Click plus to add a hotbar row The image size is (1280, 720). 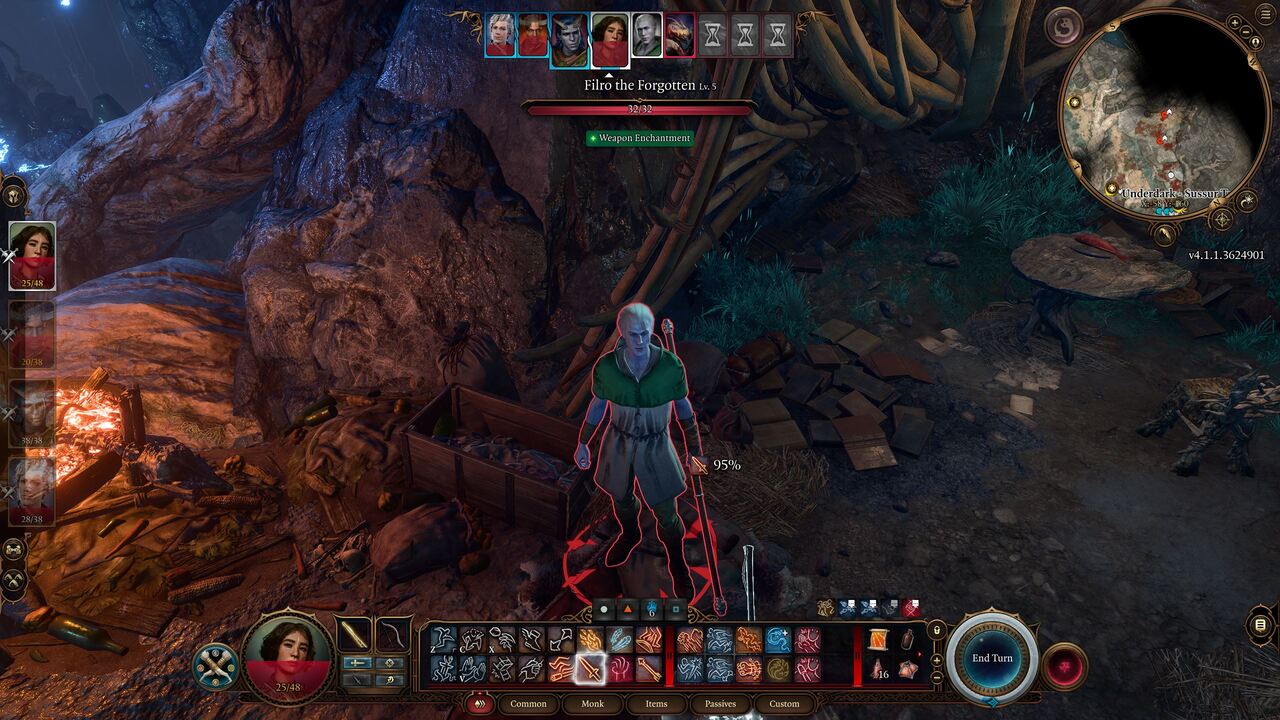click(x=936, y=661)
